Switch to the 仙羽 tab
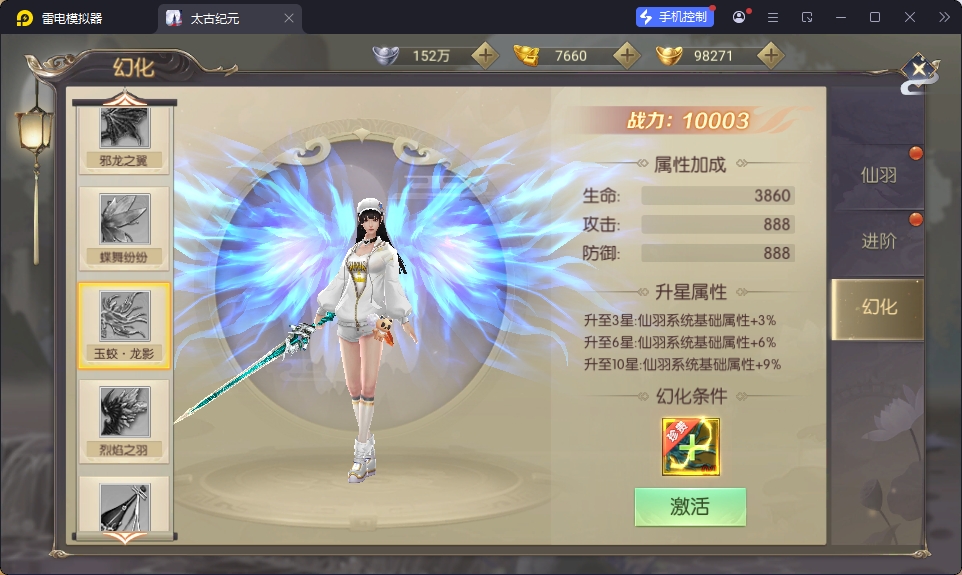 [878, 175]
